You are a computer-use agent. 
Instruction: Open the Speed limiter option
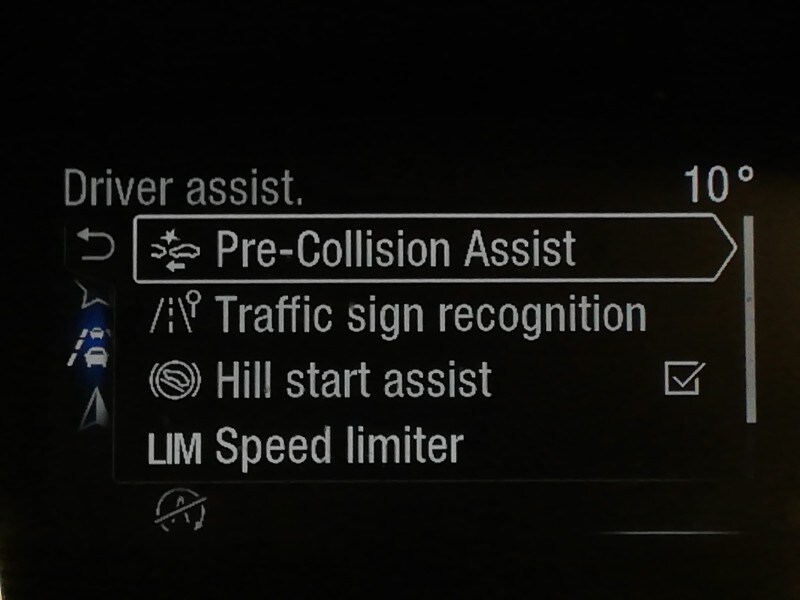[338, 446]
